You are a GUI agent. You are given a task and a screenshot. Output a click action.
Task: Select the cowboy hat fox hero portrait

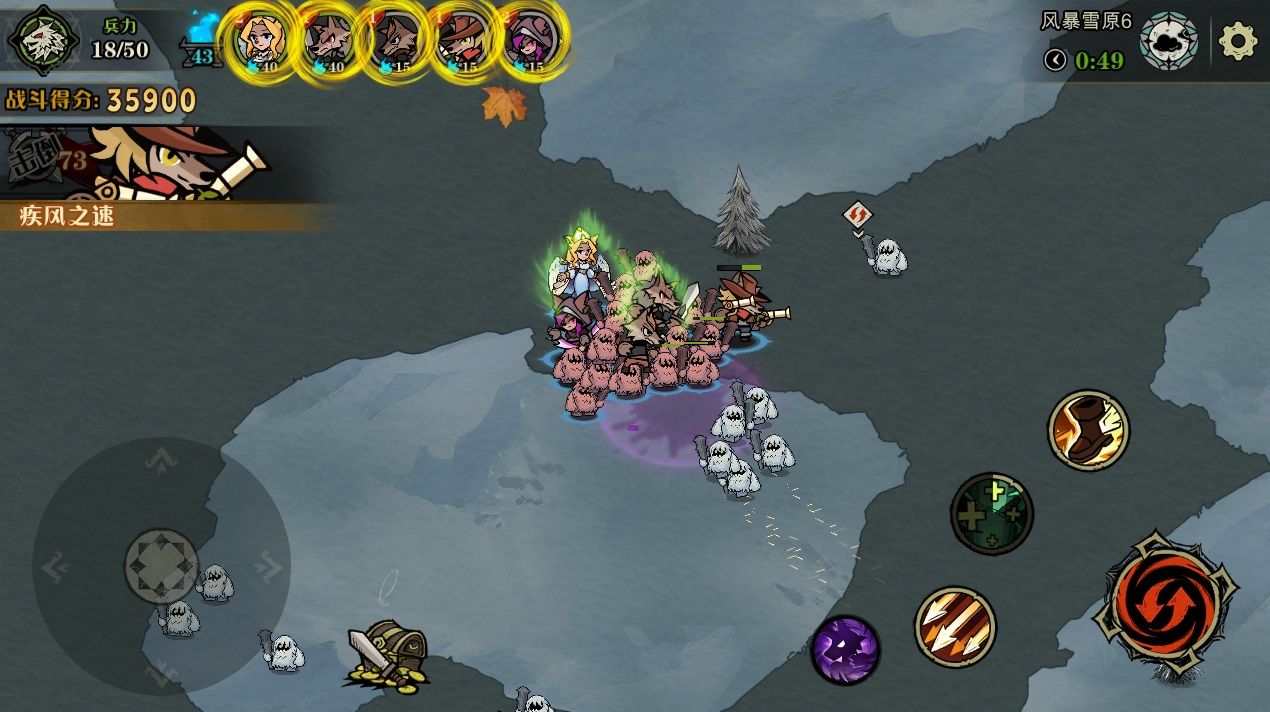(x=463, y=43)
